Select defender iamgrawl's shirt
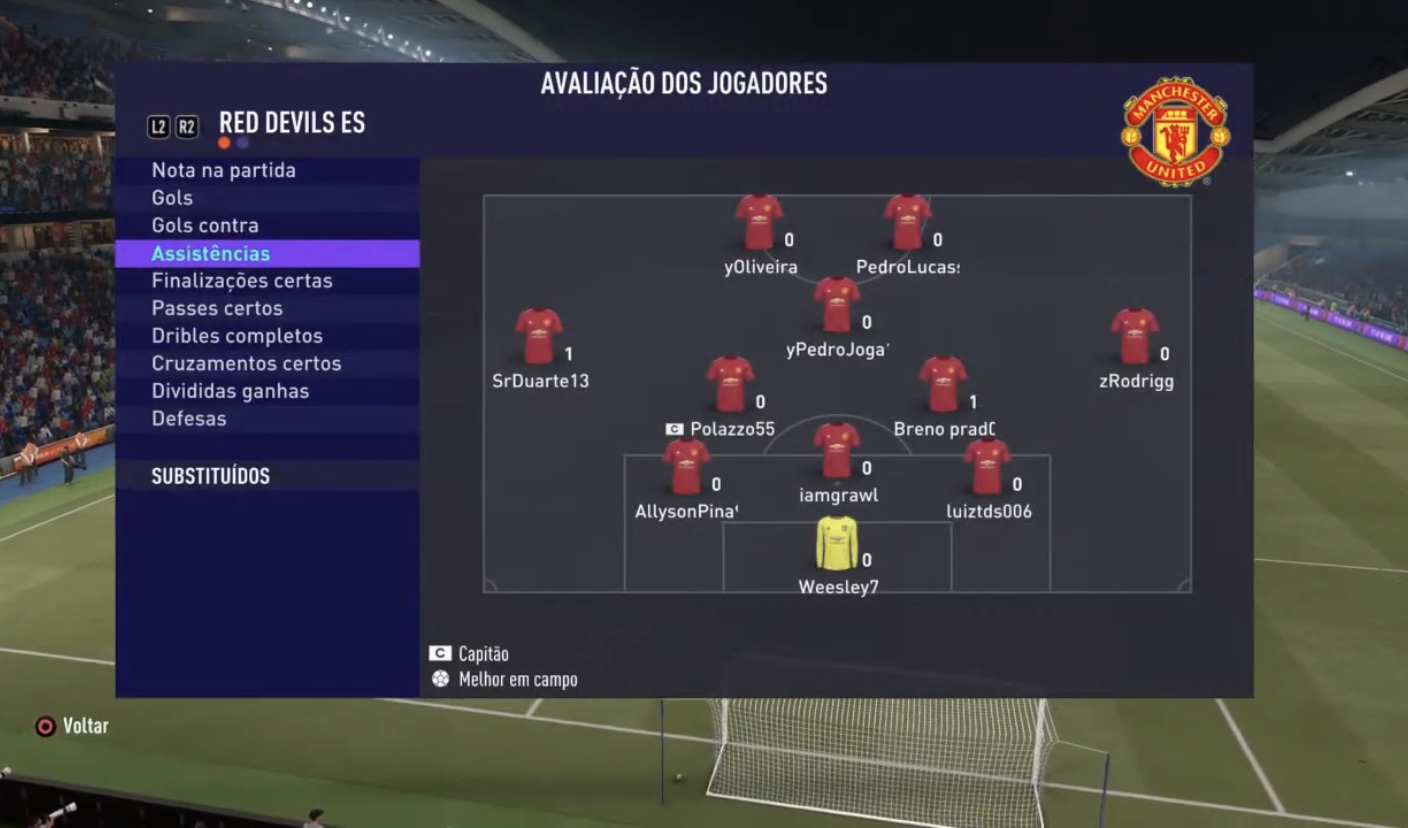This screenshot has height=828, width=1408. click(837, 451)
